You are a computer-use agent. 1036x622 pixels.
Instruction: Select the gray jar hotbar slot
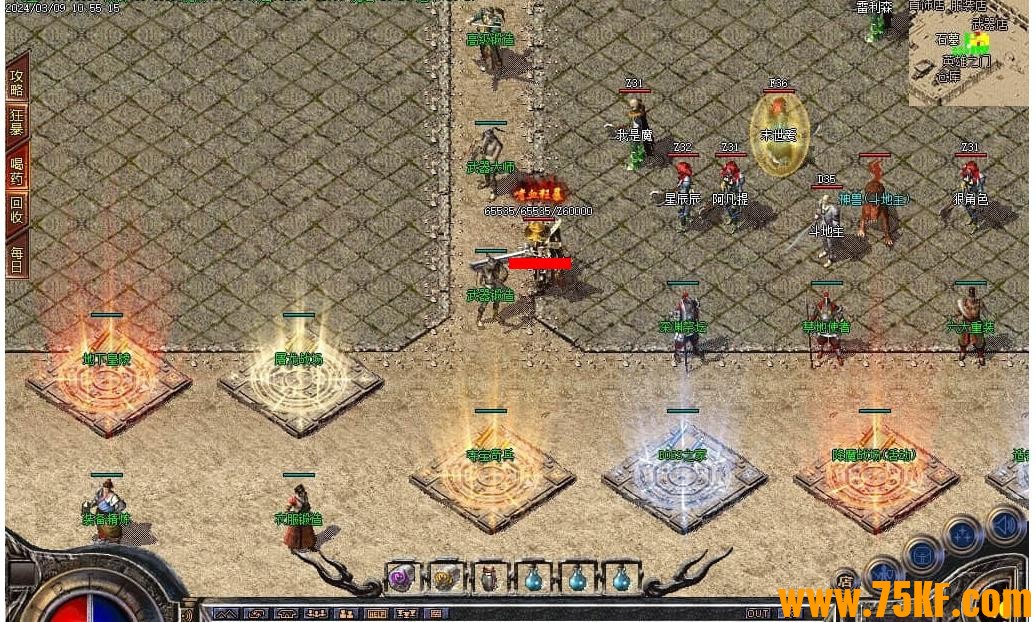pos(488,578)
